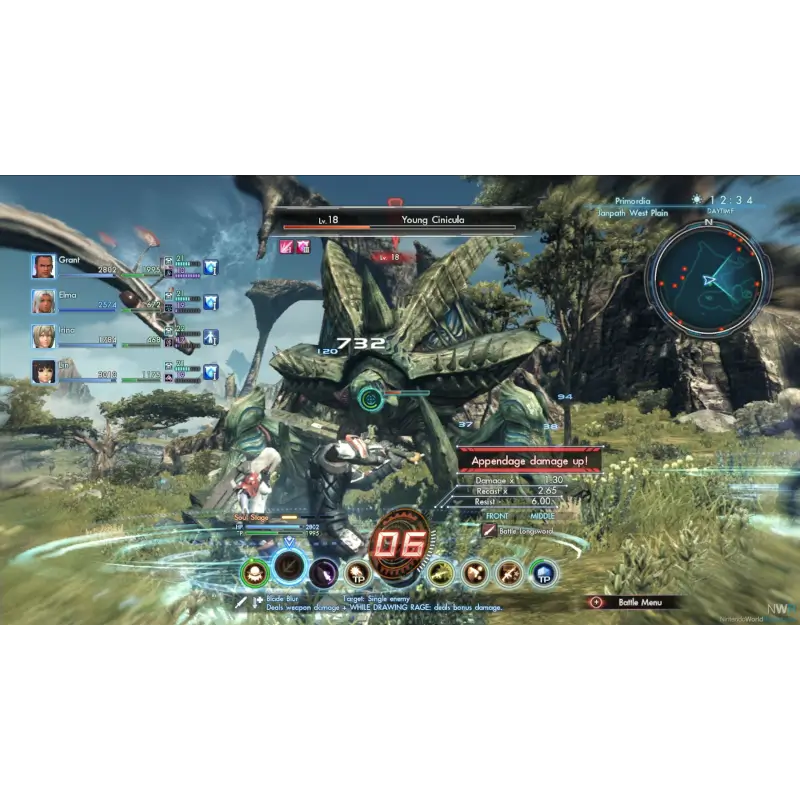Trigger the green-ringed art on the palette's left end
The image size is (800, 800).
point(255,573)
